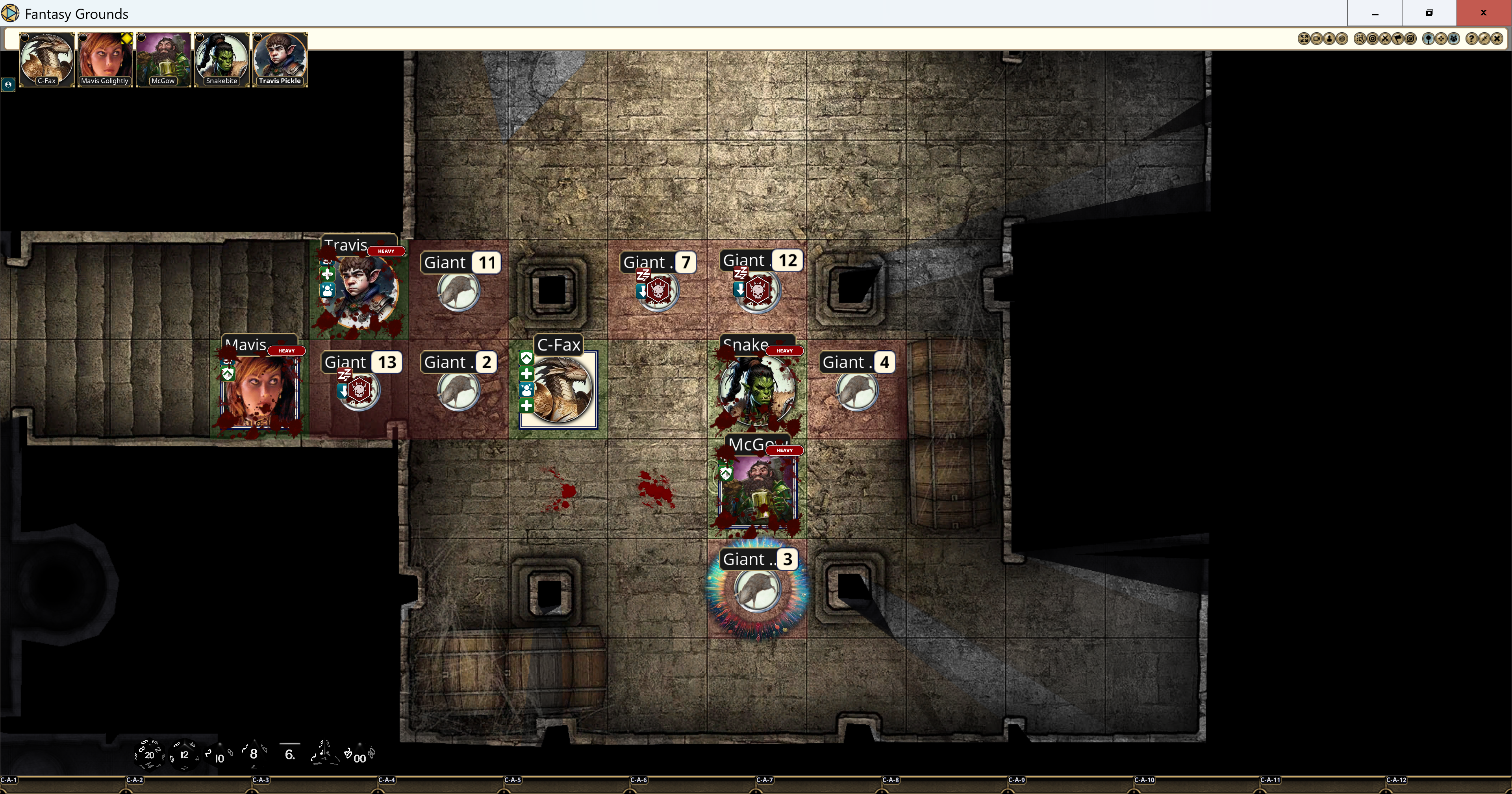Select the Giant 3 rat token

(x=757, y=590)
